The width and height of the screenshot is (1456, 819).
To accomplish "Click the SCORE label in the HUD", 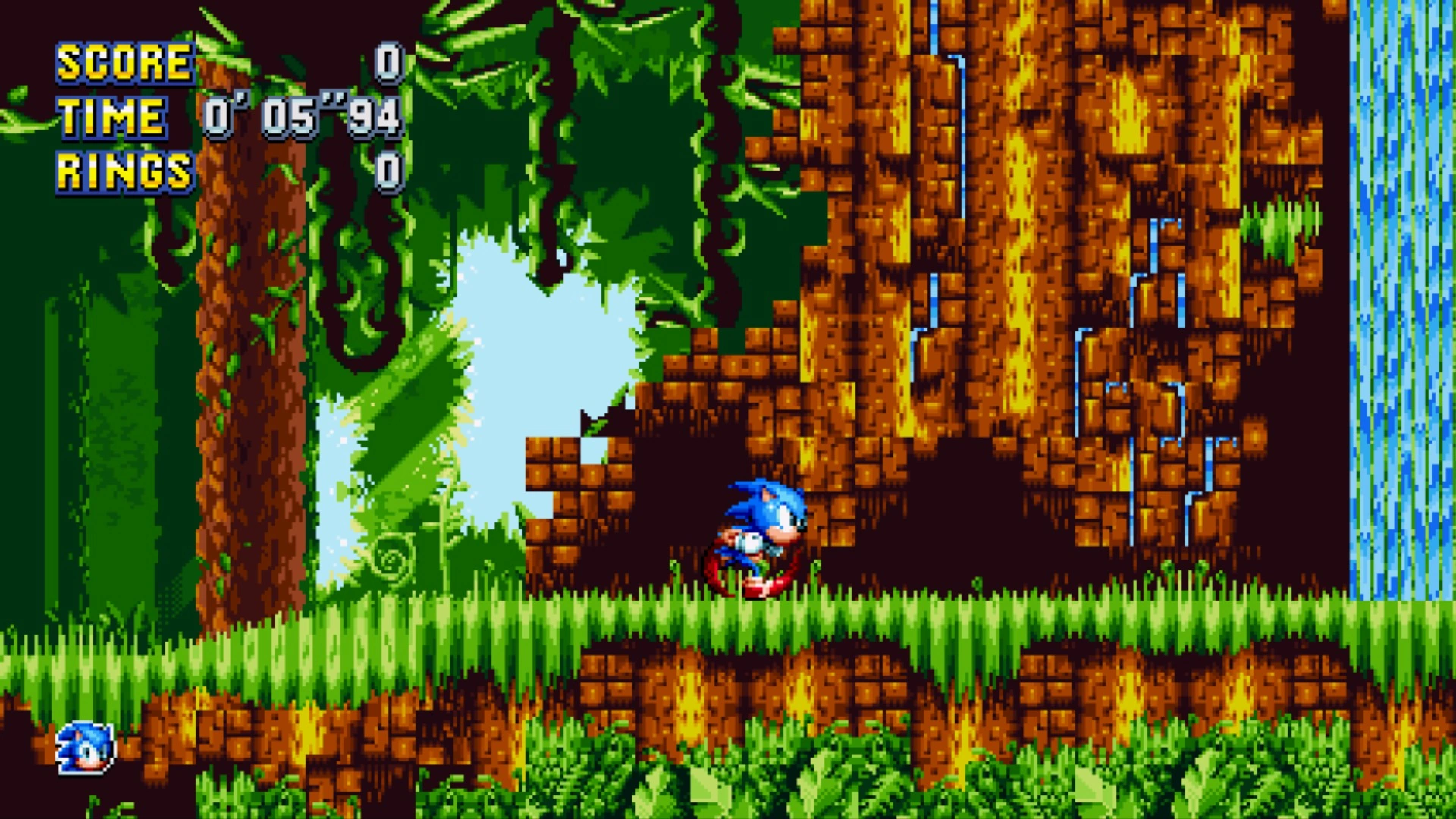I will tap(124, 62).
